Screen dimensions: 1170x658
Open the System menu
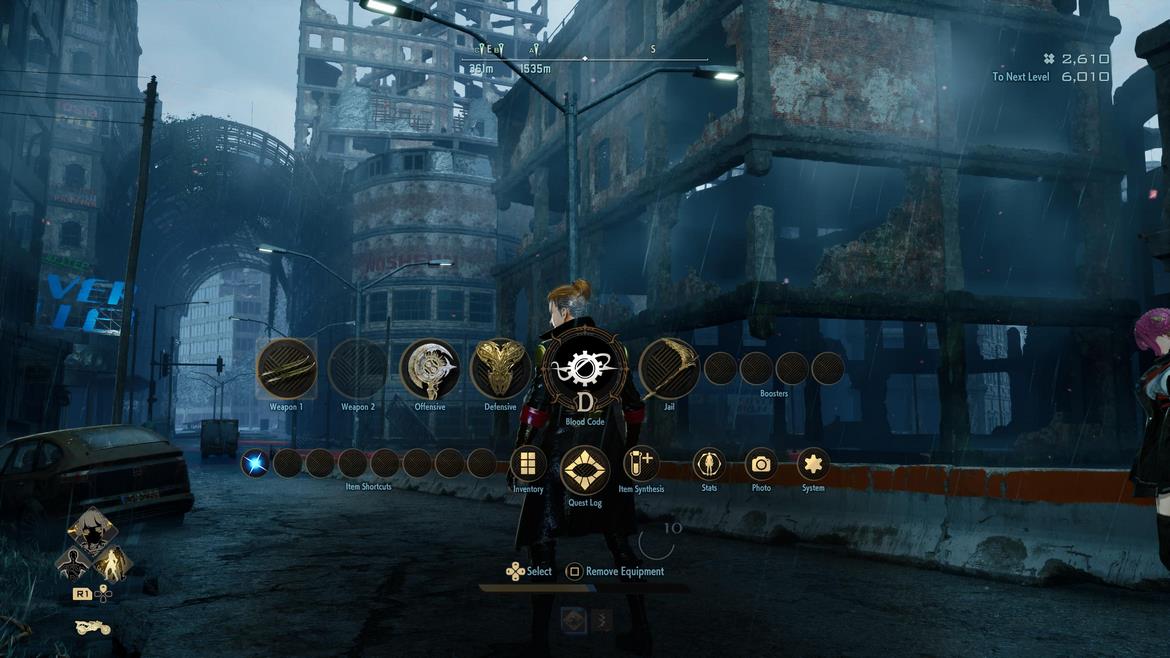tap(813, 464)
